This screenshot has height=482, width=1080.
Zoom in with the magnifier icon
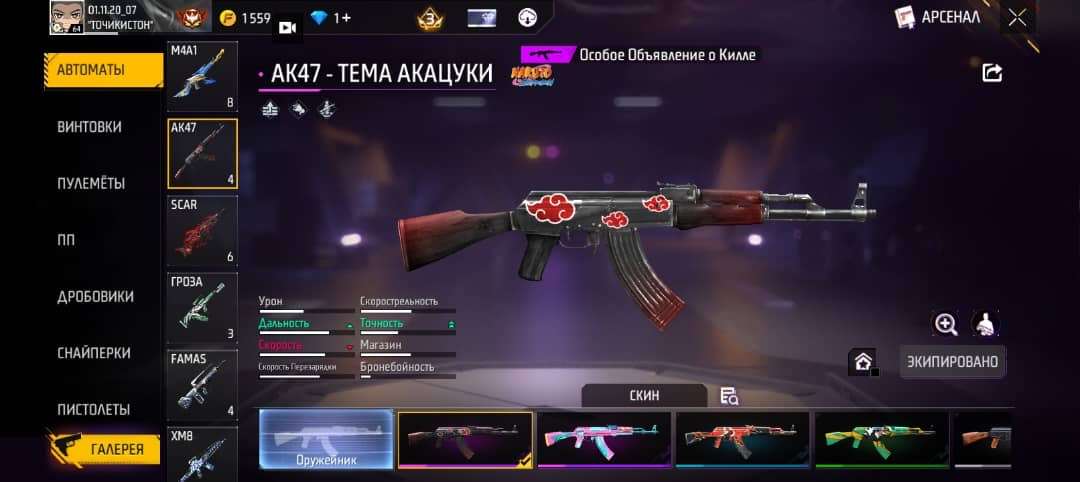(945, 323)
